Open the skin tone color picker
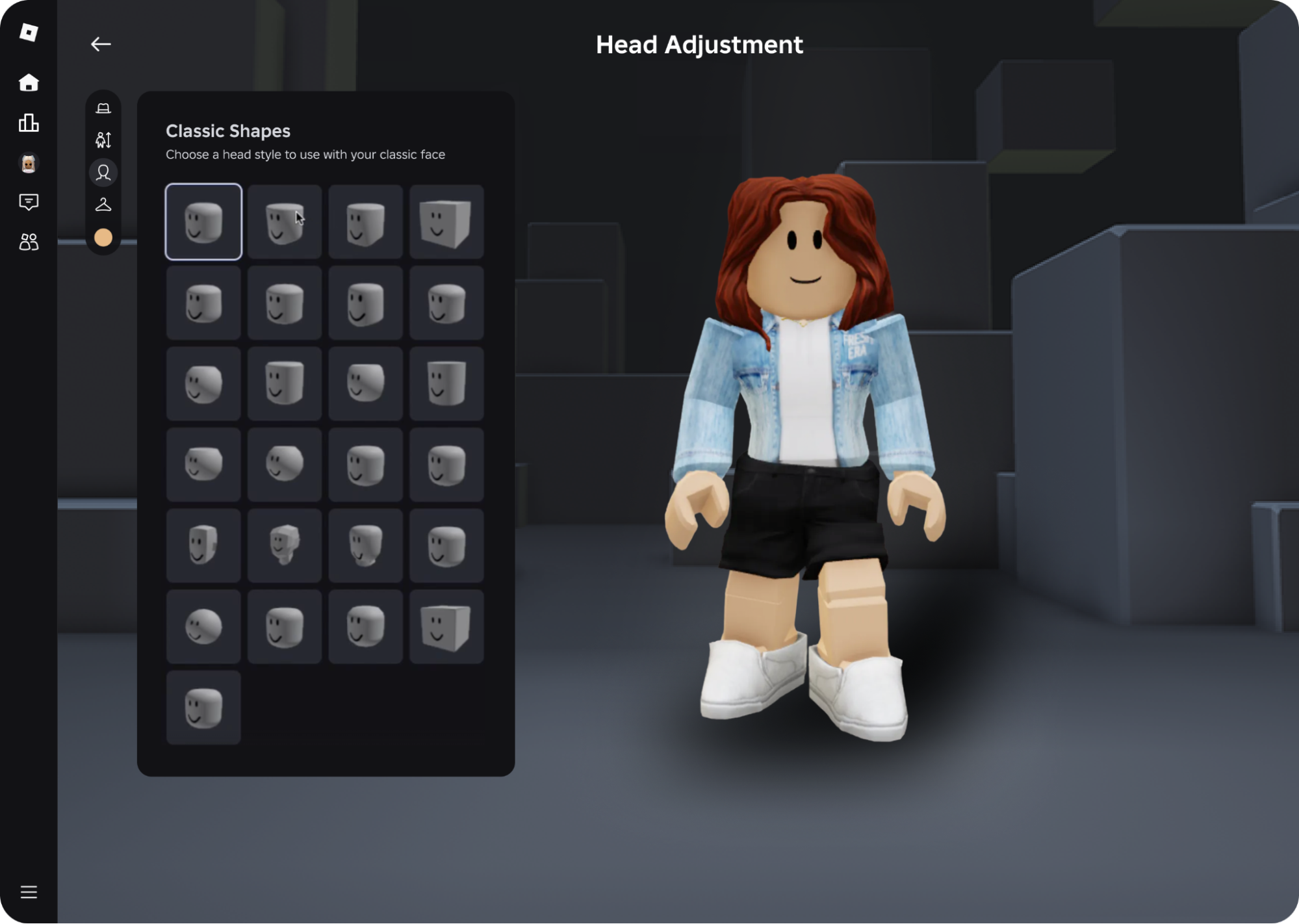Image resolution: width=1299 pixels, height=924 pixels. pyautogui.click(x=103, y=238)
